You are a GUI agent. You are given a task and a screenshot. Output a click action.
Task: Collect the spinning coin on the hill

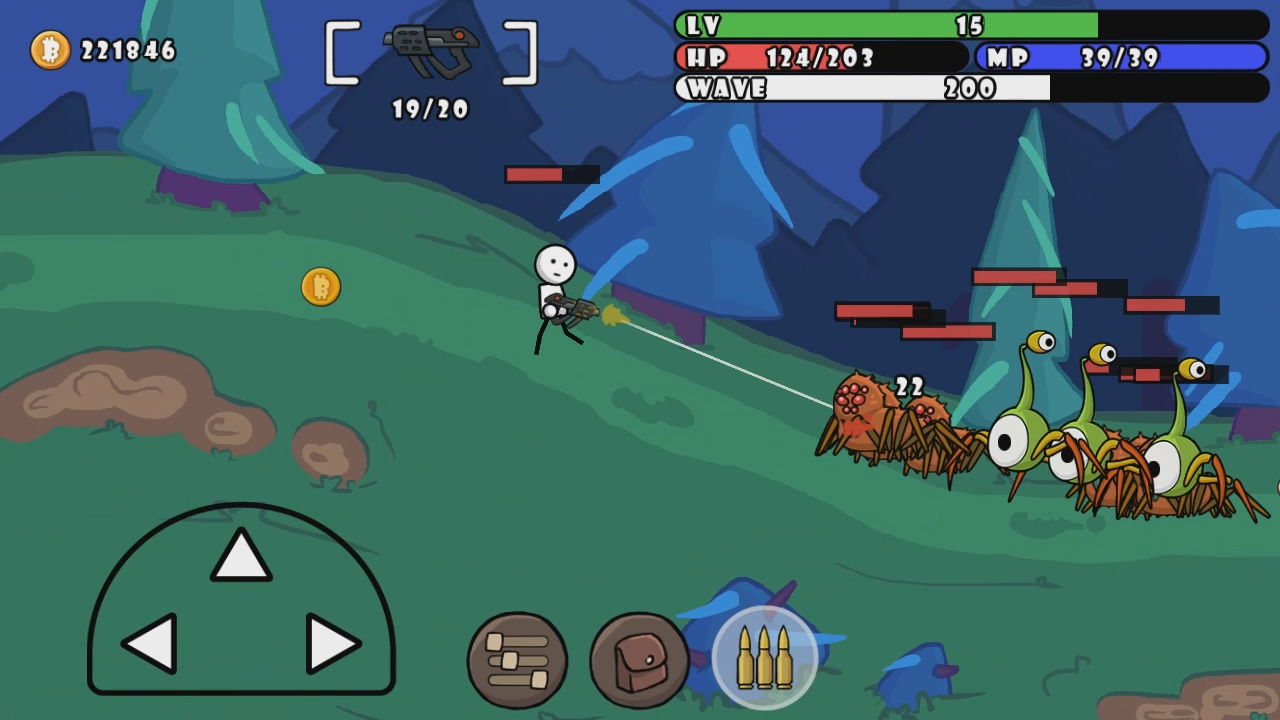coord(320,287)
